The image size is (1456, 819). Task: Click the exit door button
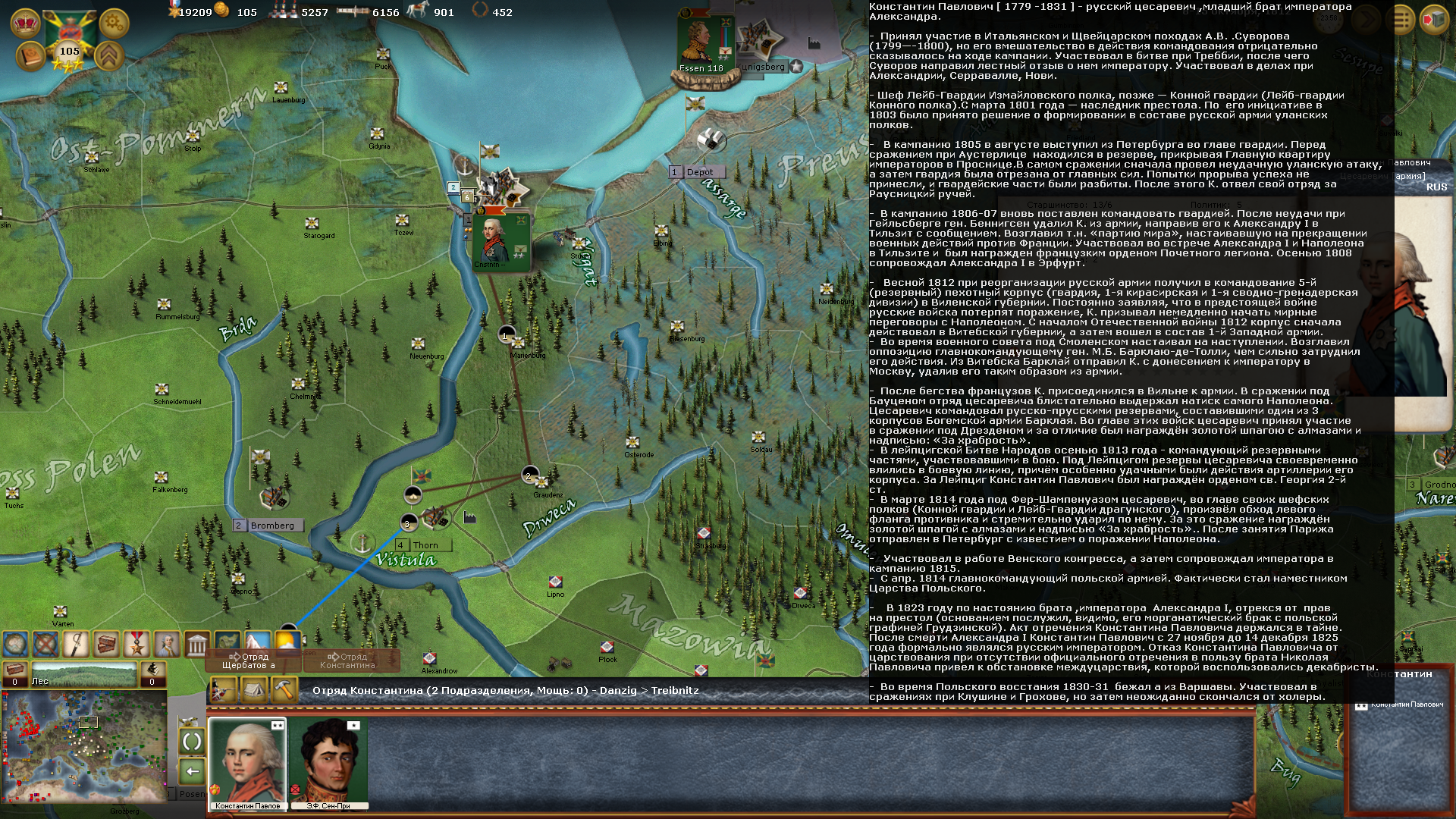point(1433,19)
